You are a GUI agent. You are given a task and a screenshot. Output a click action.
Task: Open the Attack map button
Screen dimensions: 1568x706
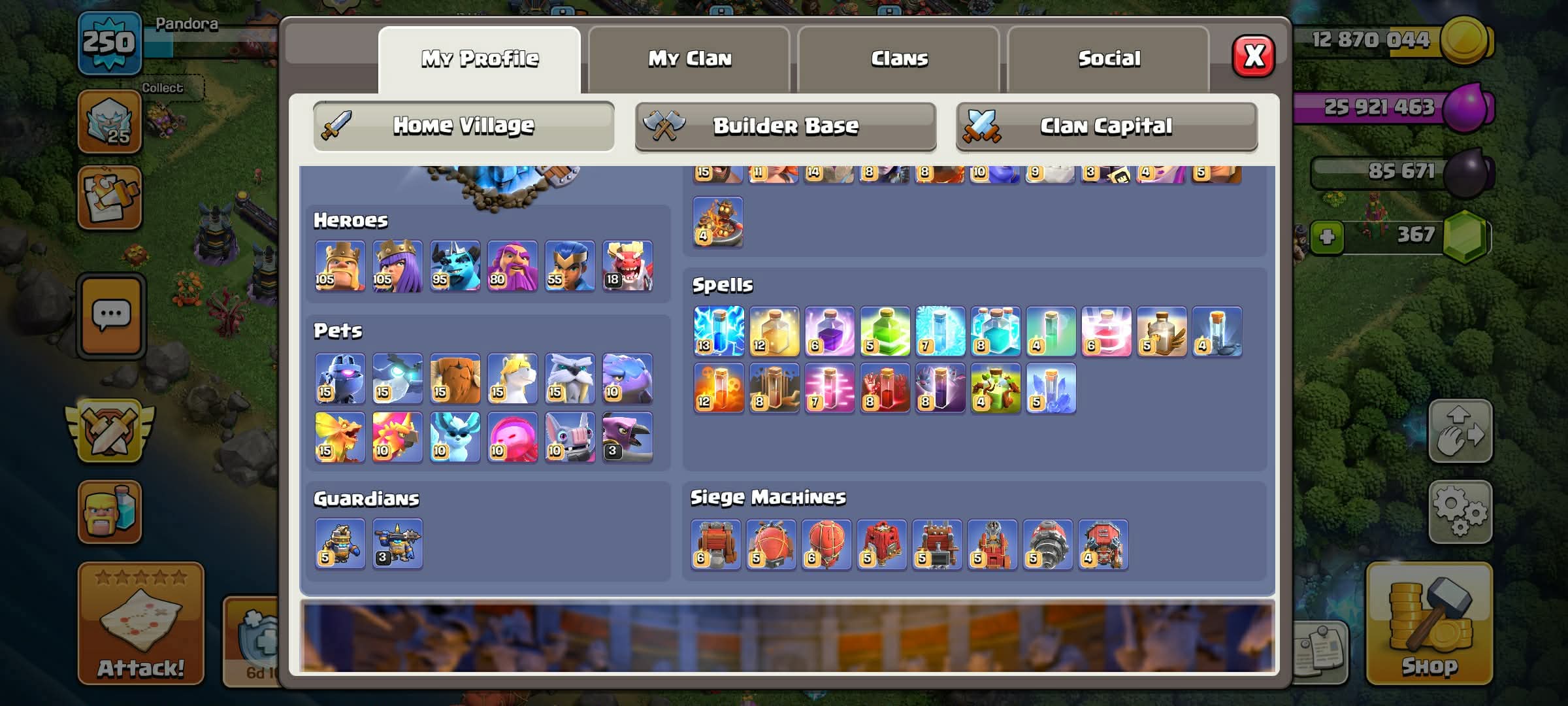(140, 624)
